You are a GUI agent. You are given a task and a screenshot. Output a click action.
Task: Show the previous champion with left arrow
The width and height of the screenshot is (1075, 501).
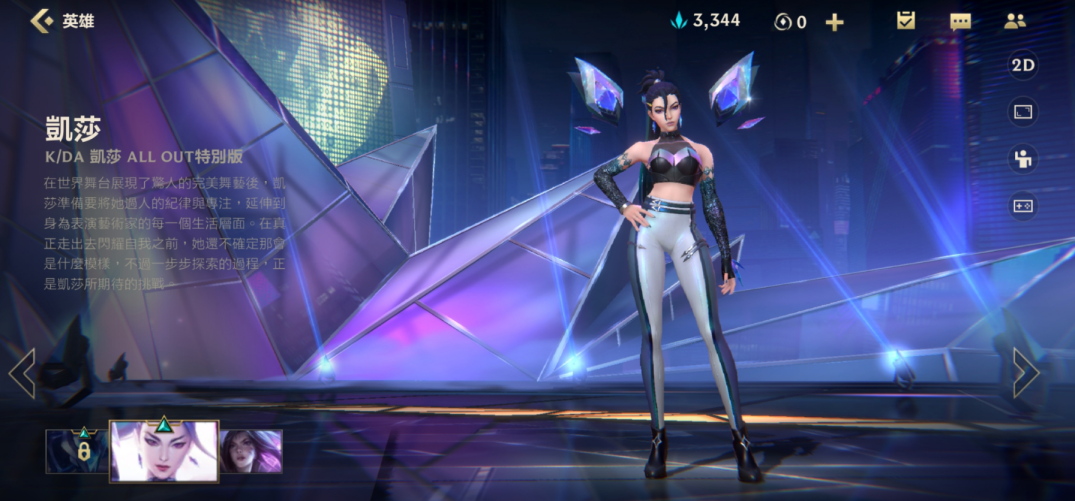coord(22,373)
